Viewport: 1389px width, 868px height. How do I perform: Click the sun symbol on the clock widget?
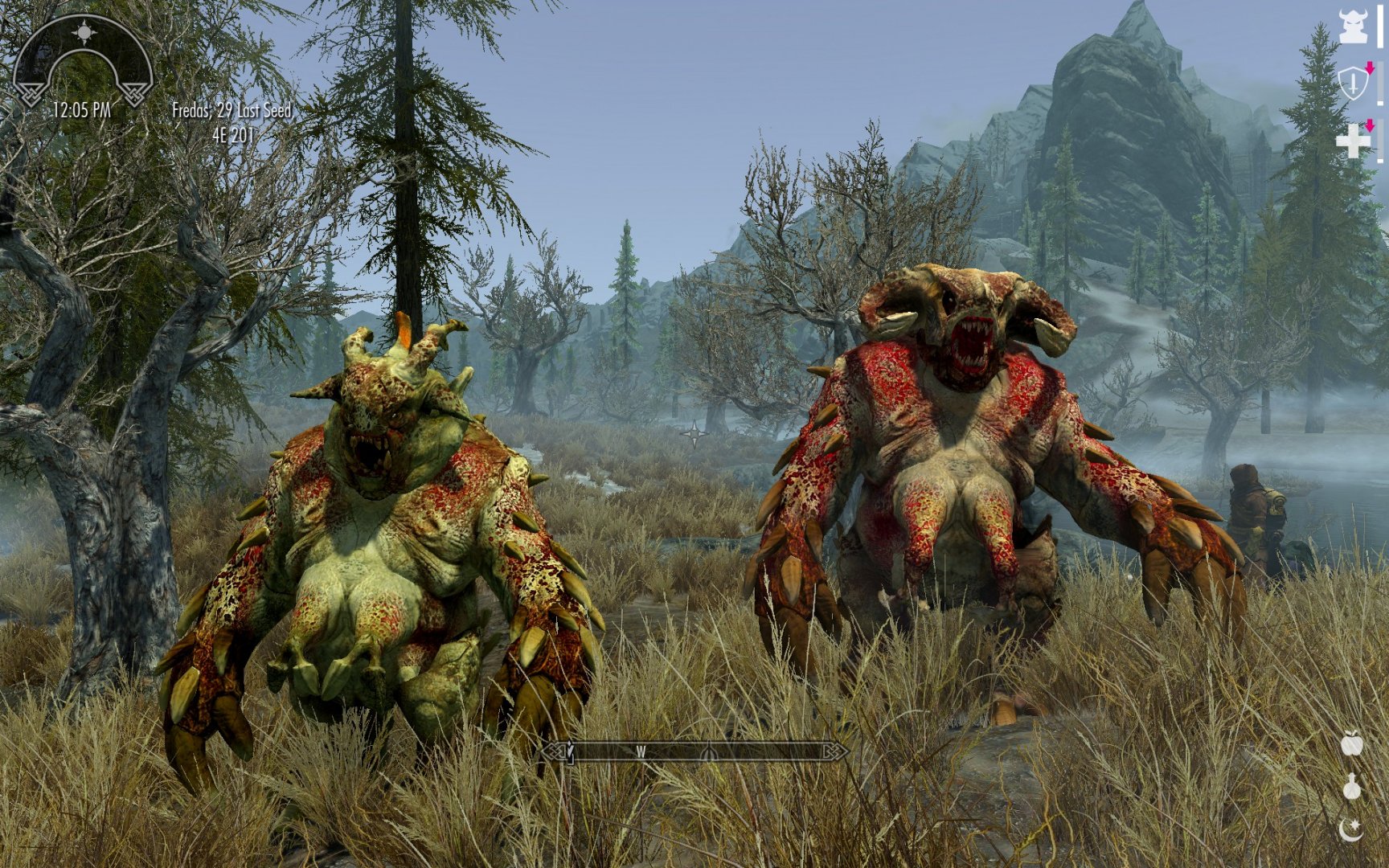pyautogui.click(x=83, y=32)
